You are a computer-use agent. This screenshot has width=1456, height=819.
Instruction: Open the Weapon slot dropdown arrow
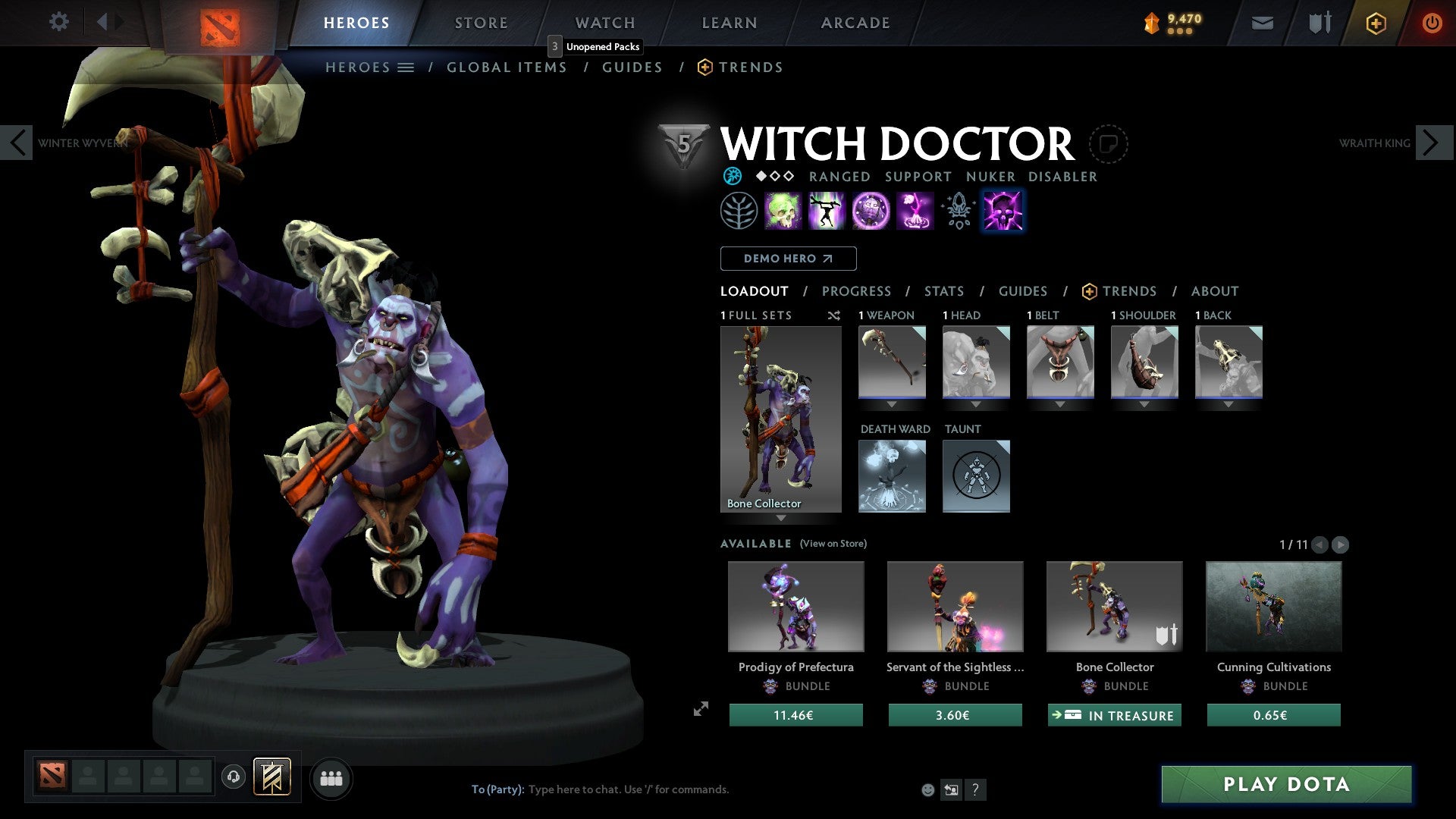(x=892, y=404)
